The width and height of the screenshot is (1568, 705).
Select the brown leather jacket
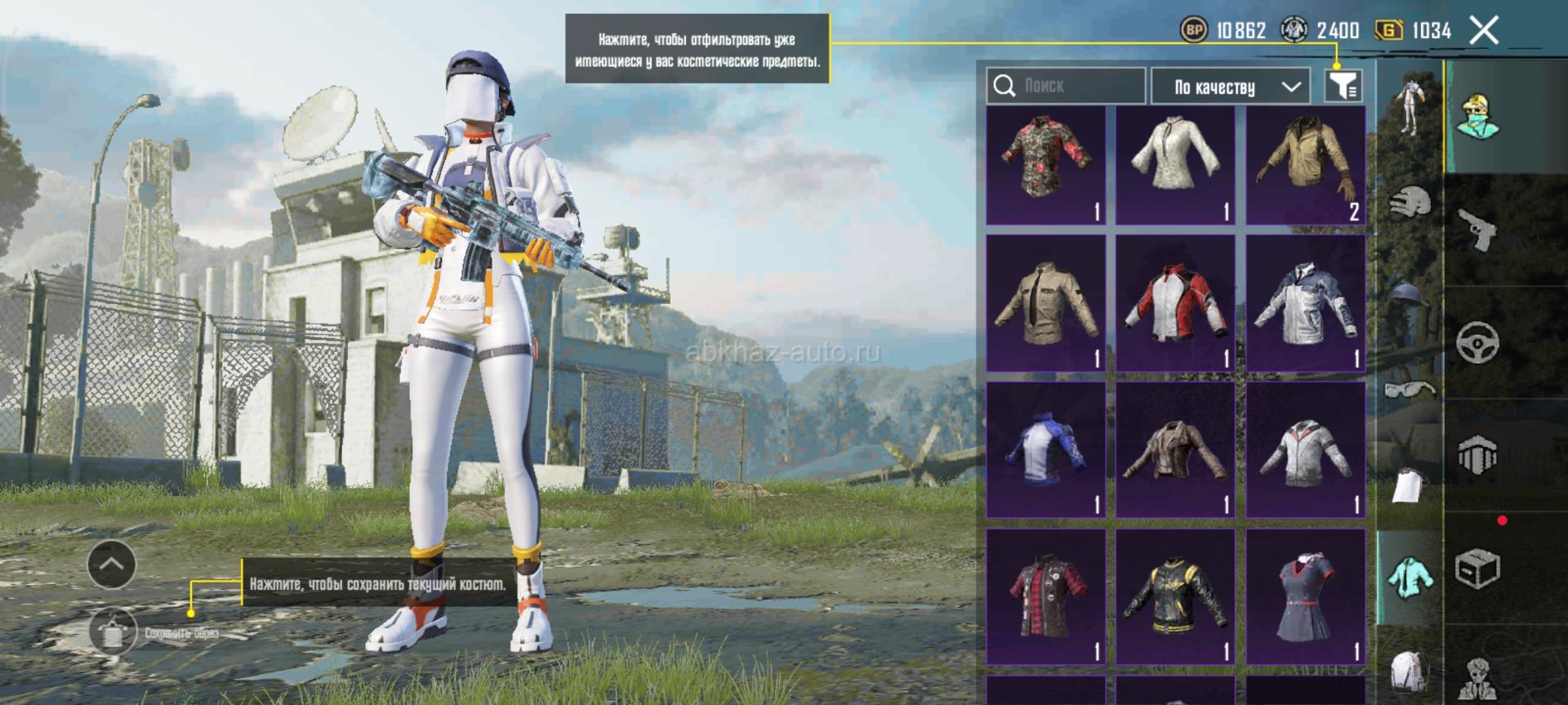pos(1175,449)
